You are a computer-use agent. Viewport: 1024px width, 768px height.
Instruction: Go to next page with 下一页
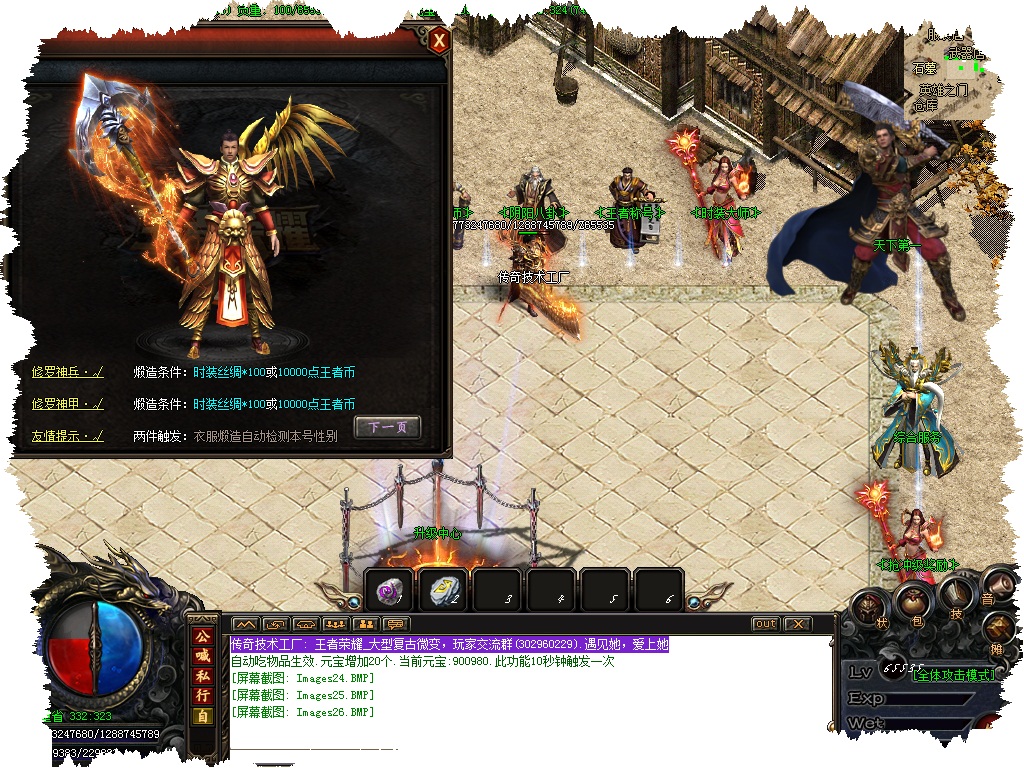tap(388, 427)
